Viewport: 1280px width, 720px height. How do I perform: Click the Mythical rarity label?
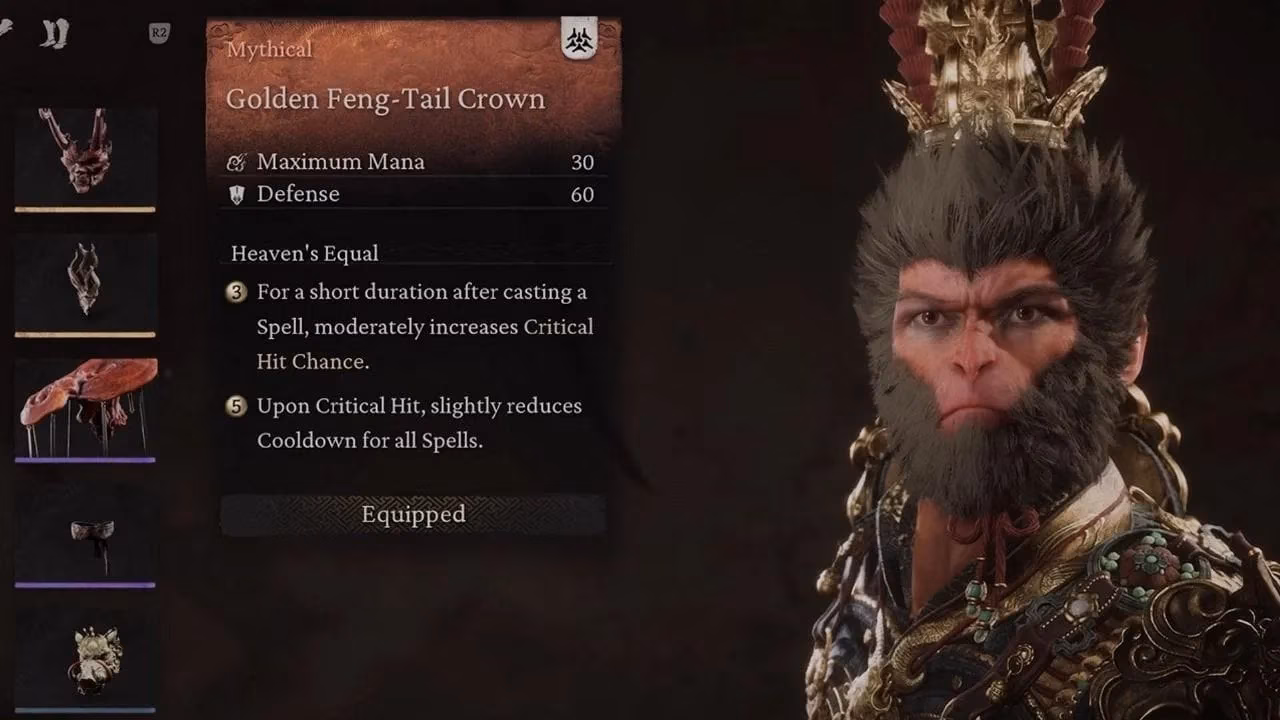click(x=268, y=49)
